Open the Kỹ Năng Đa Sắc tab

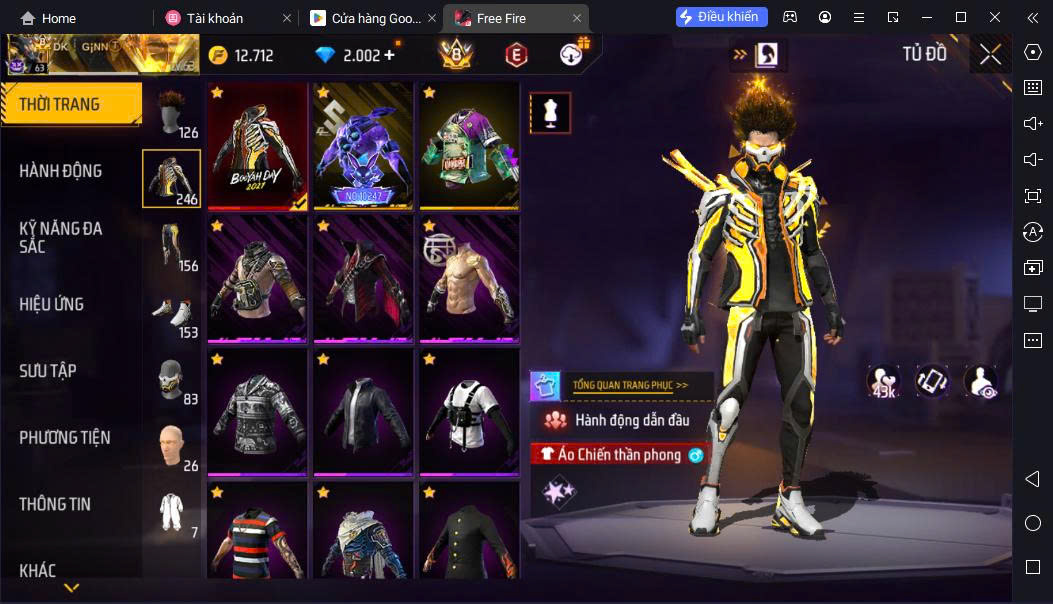(61, 237)
